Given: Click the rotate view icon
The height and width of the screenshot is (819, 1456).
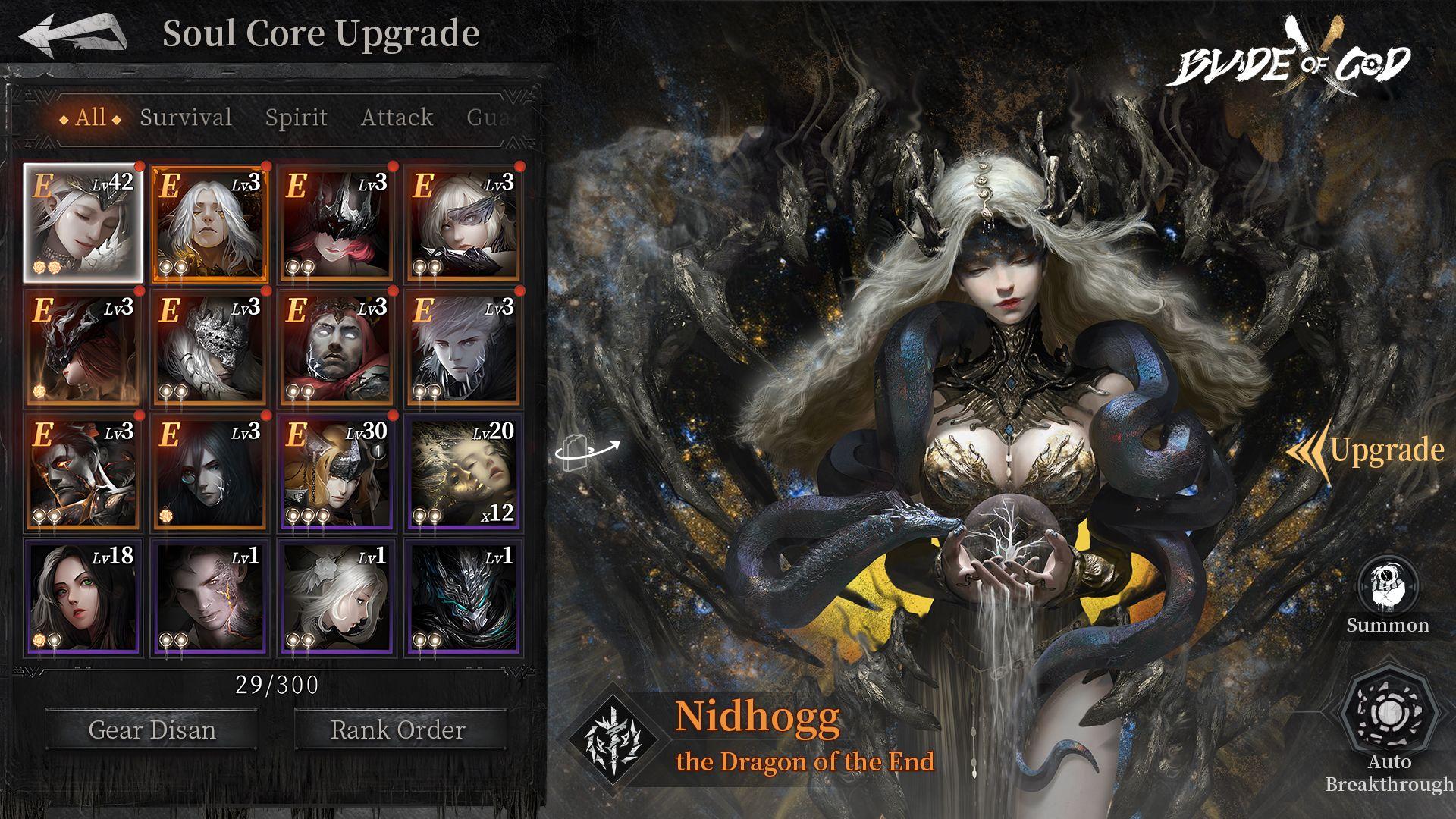Looking at the screenshot, I should [x=587, y=451].
